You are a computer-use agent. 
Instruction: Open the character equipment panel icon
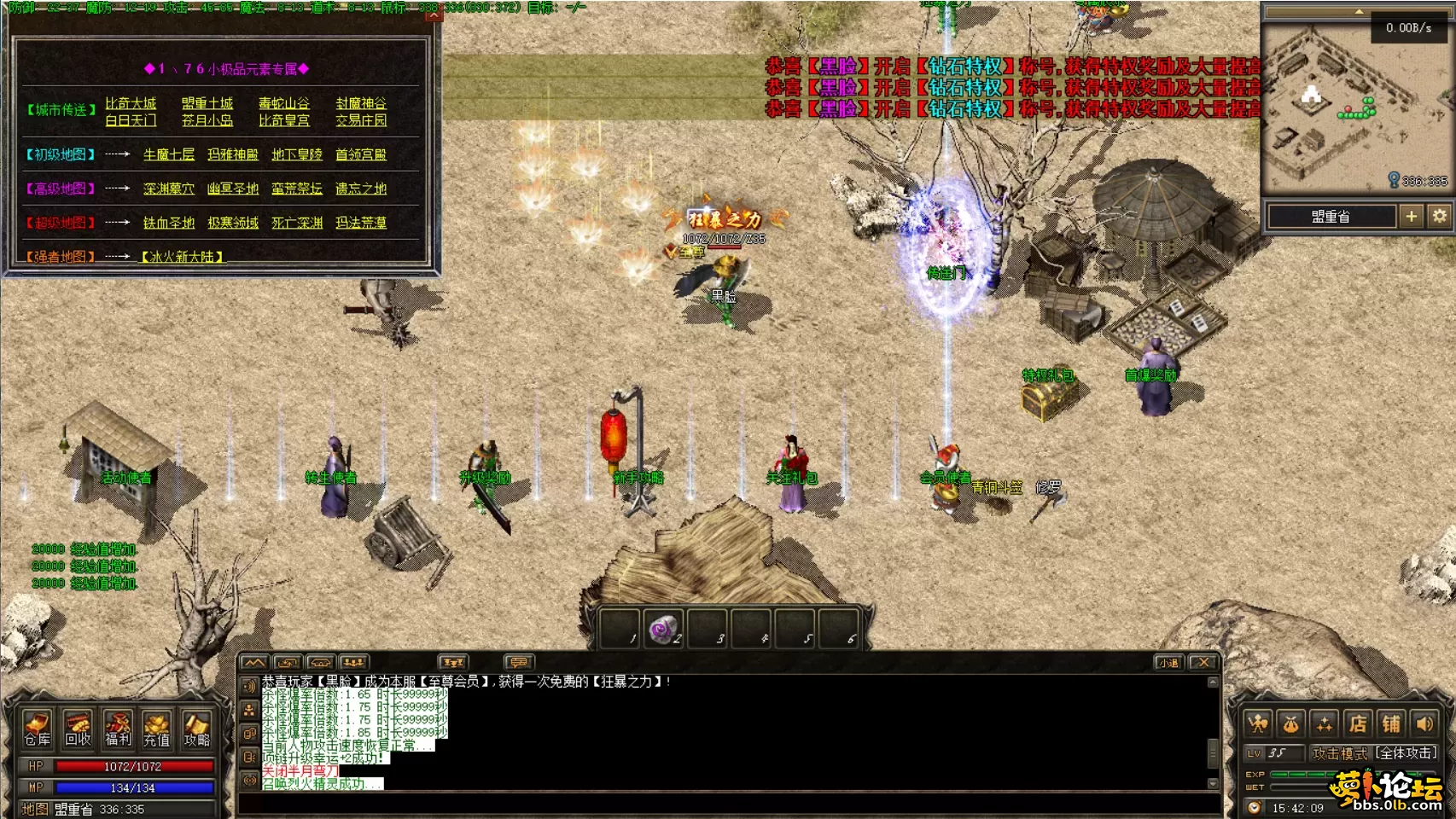[x=1258, y=724]
